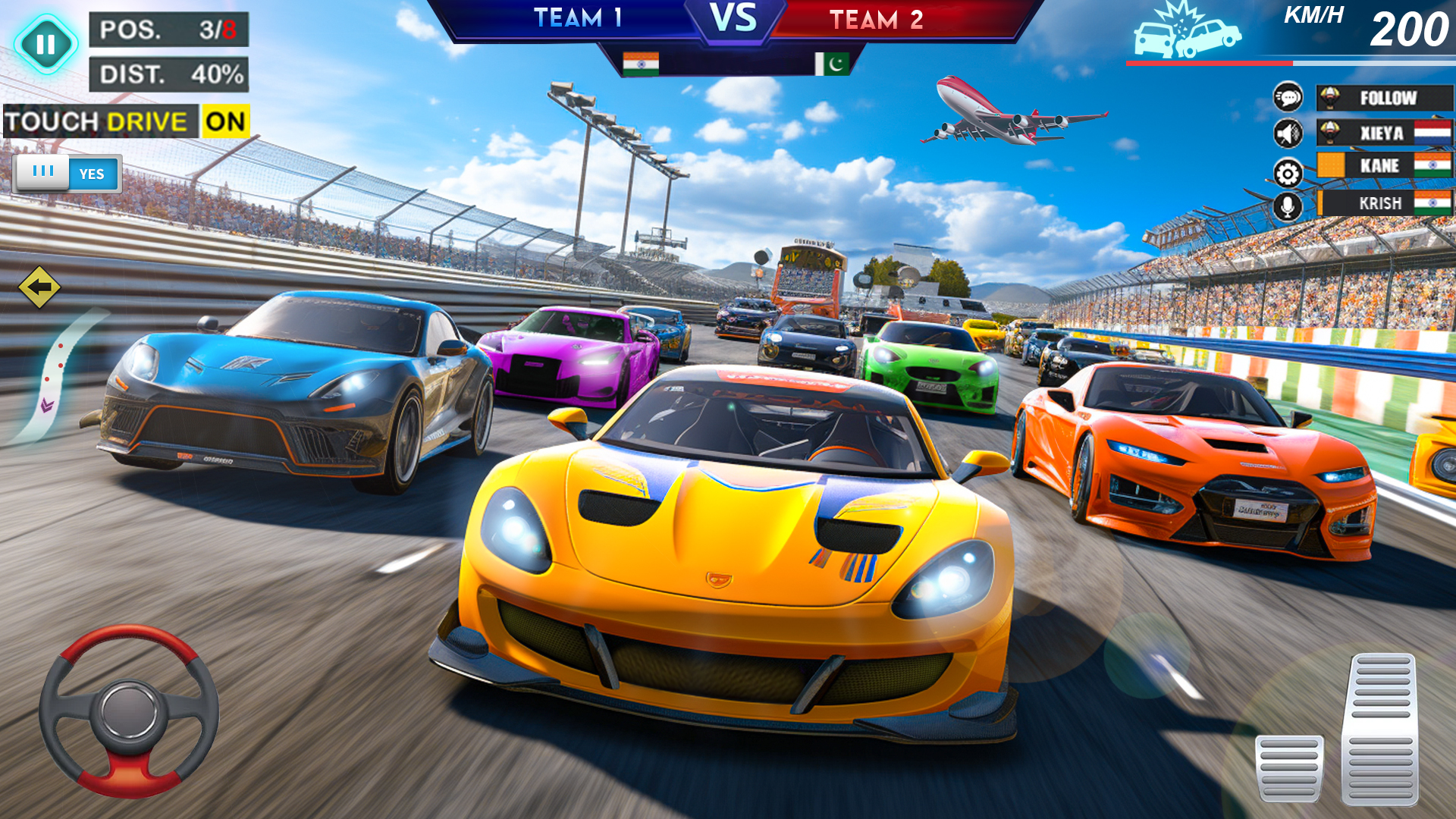Open the in-game chat icon
The width and height of the screenshot is (1456, 819).
(x=1287, y=98)
